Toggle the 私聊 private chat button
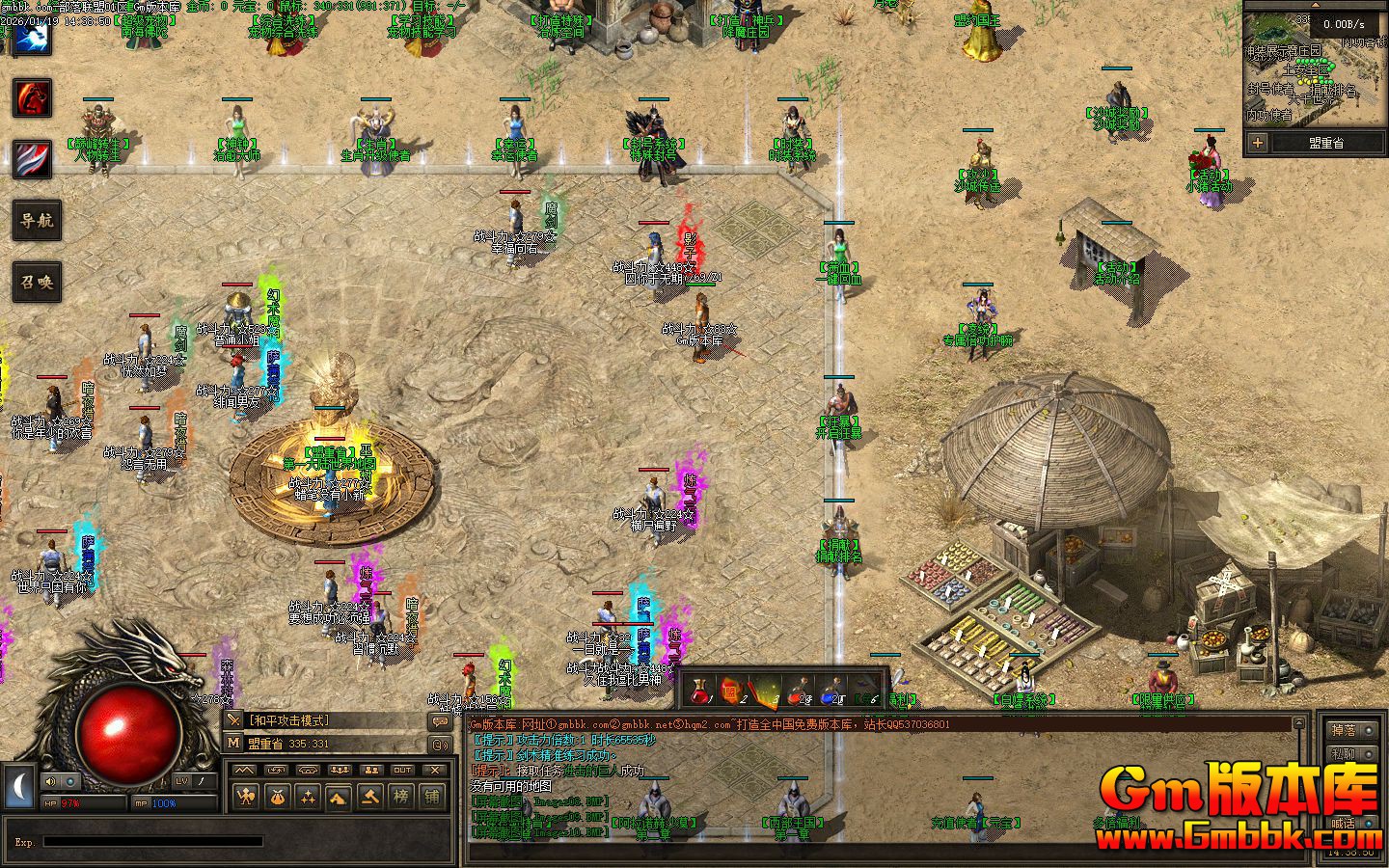 tap(1343, 754)
